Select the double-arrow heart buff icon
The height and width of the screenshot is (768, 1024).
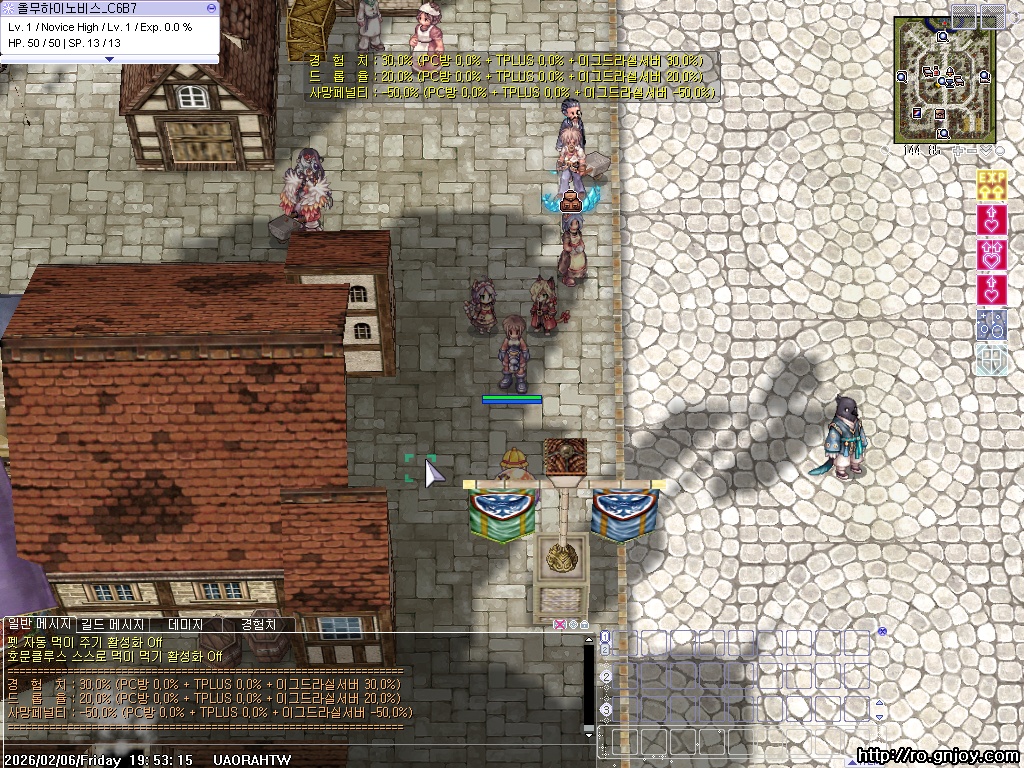click(x=991, y=254)
